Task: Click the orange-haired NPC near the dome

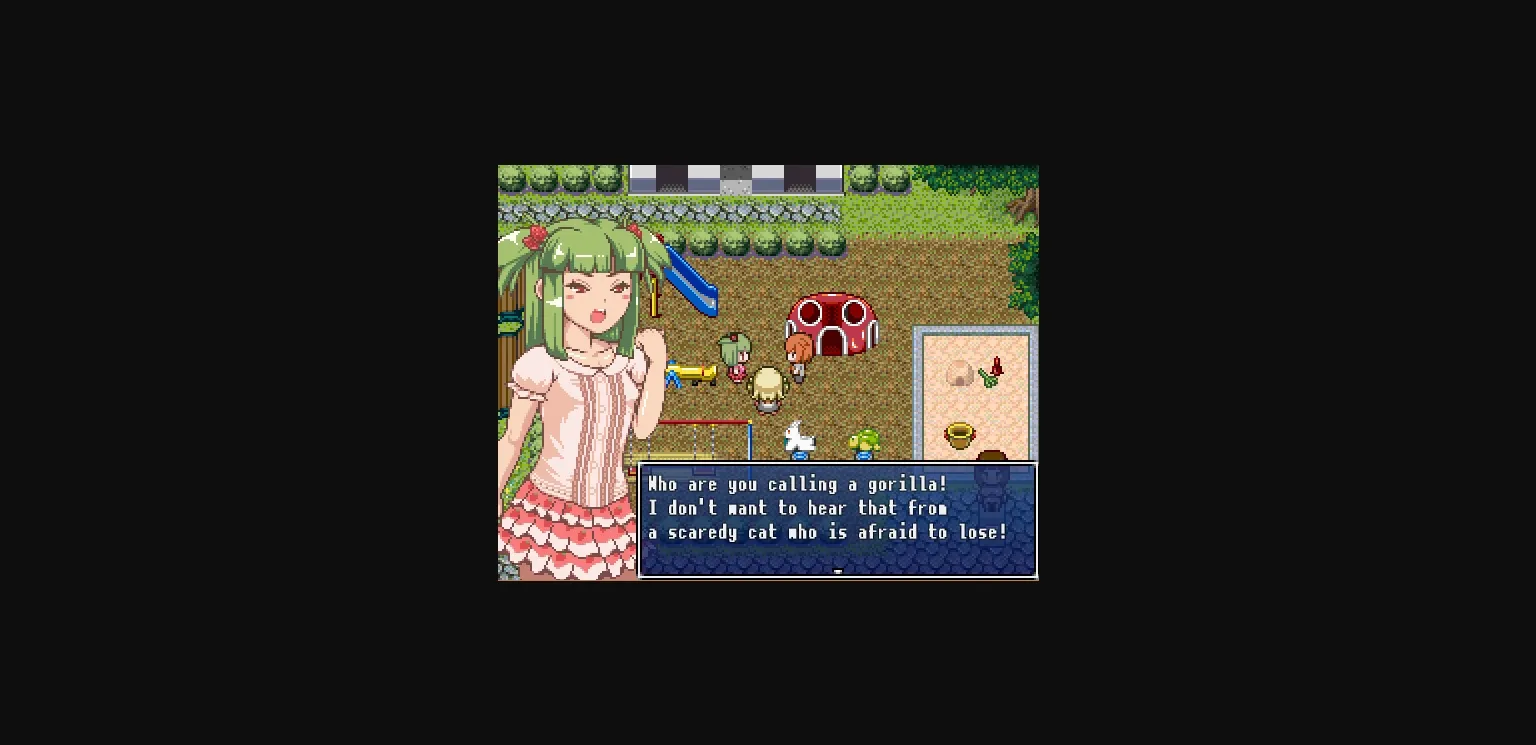Action: pos(800,355)
